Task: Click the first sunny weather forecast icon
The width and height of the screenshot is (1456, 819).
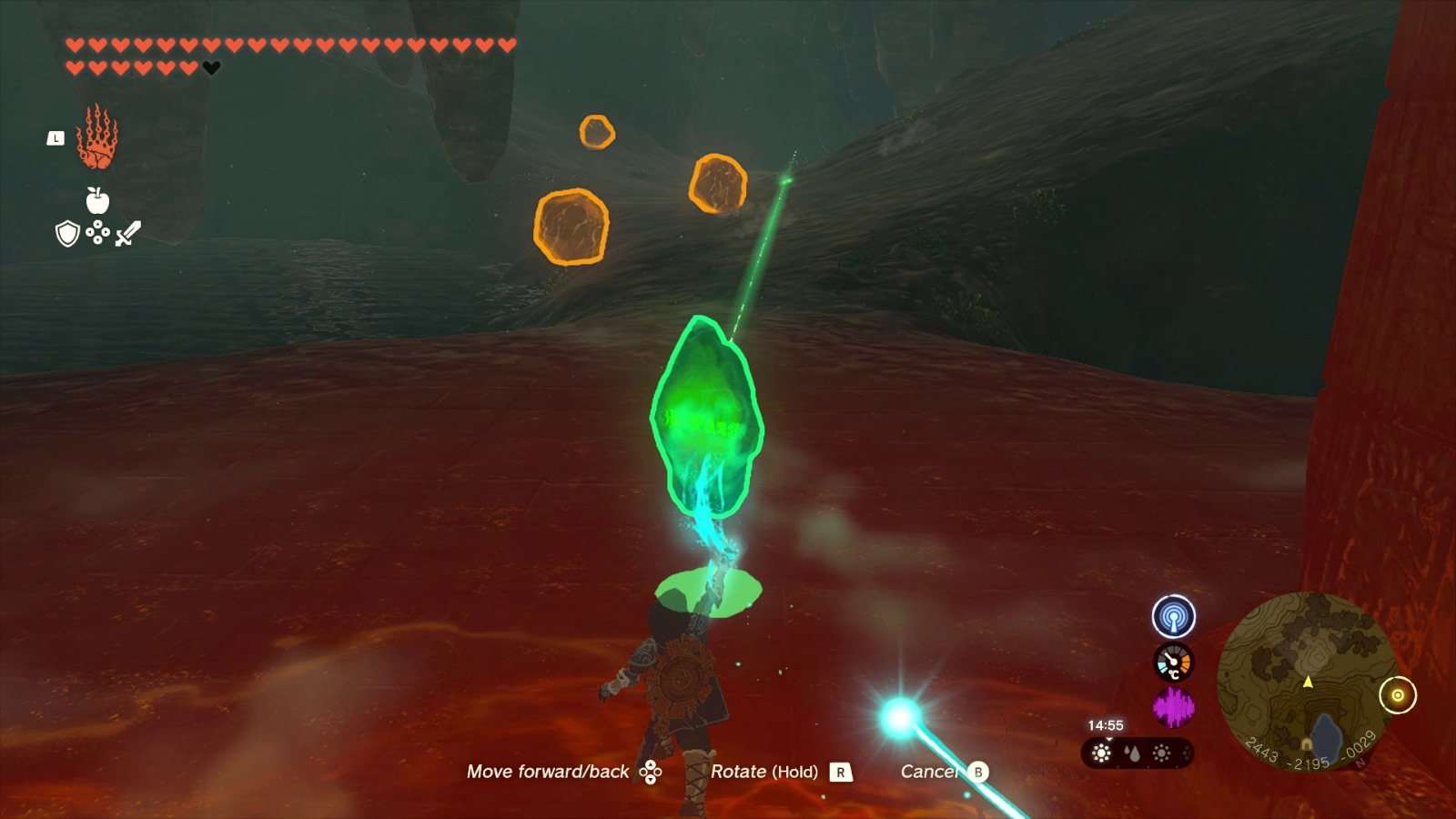Action: click(1100, 754)
